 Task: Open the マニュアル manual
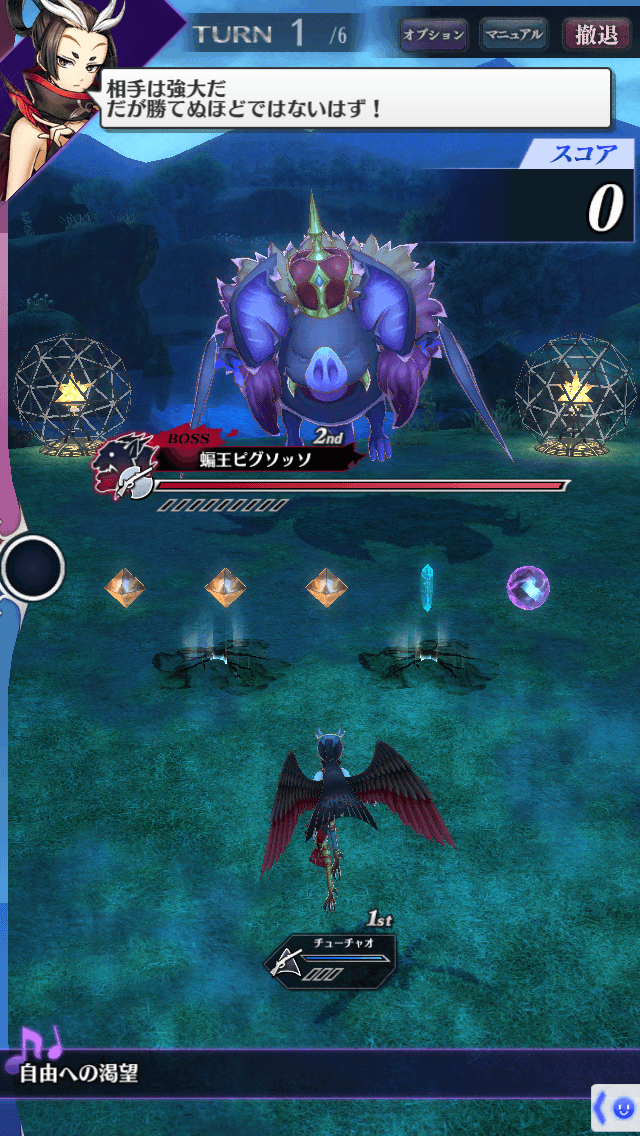[513, 35]
